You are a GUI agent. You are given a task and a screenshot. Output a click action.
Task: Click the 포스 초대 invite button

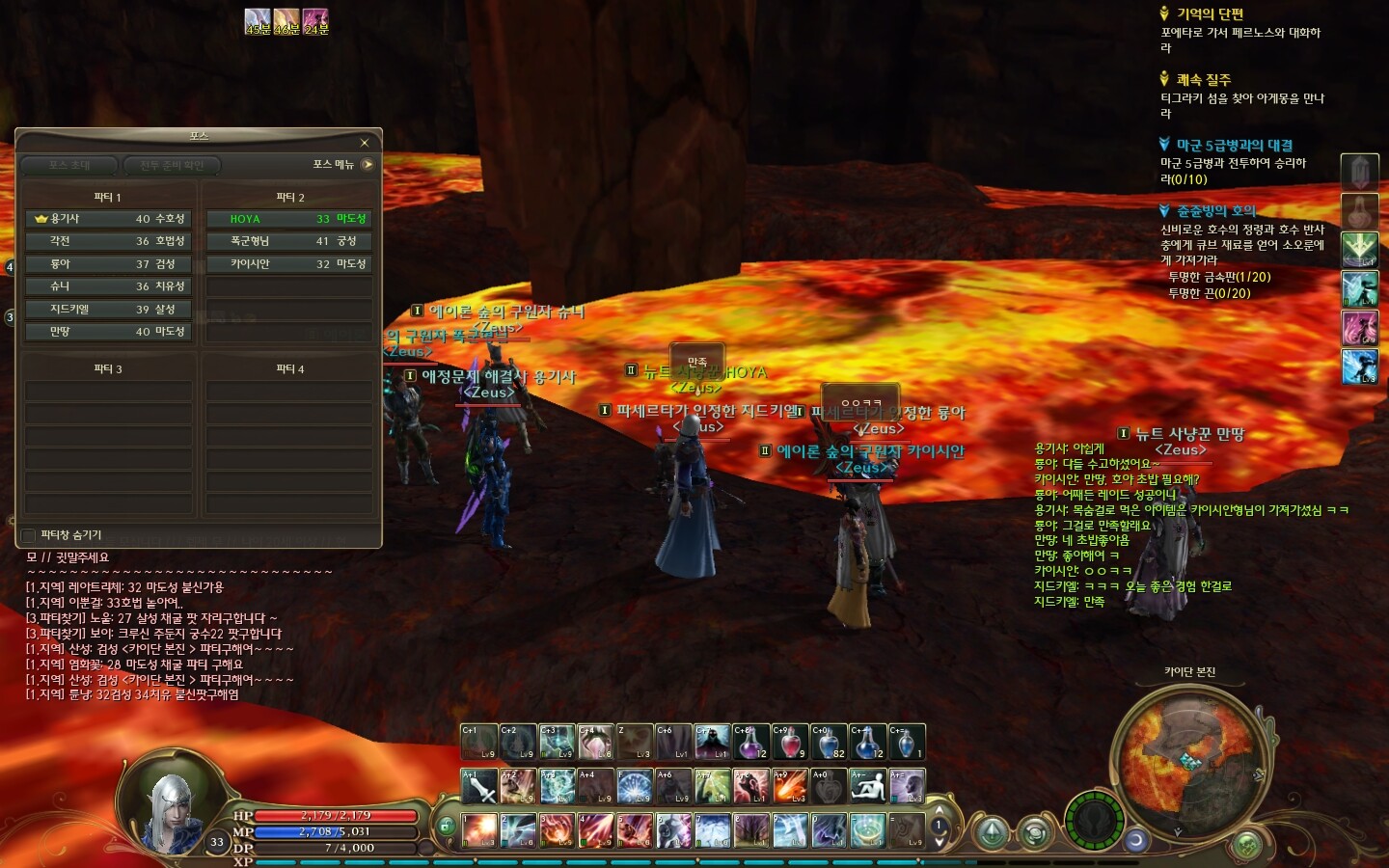pyautogui.click(x=69, y=165)
